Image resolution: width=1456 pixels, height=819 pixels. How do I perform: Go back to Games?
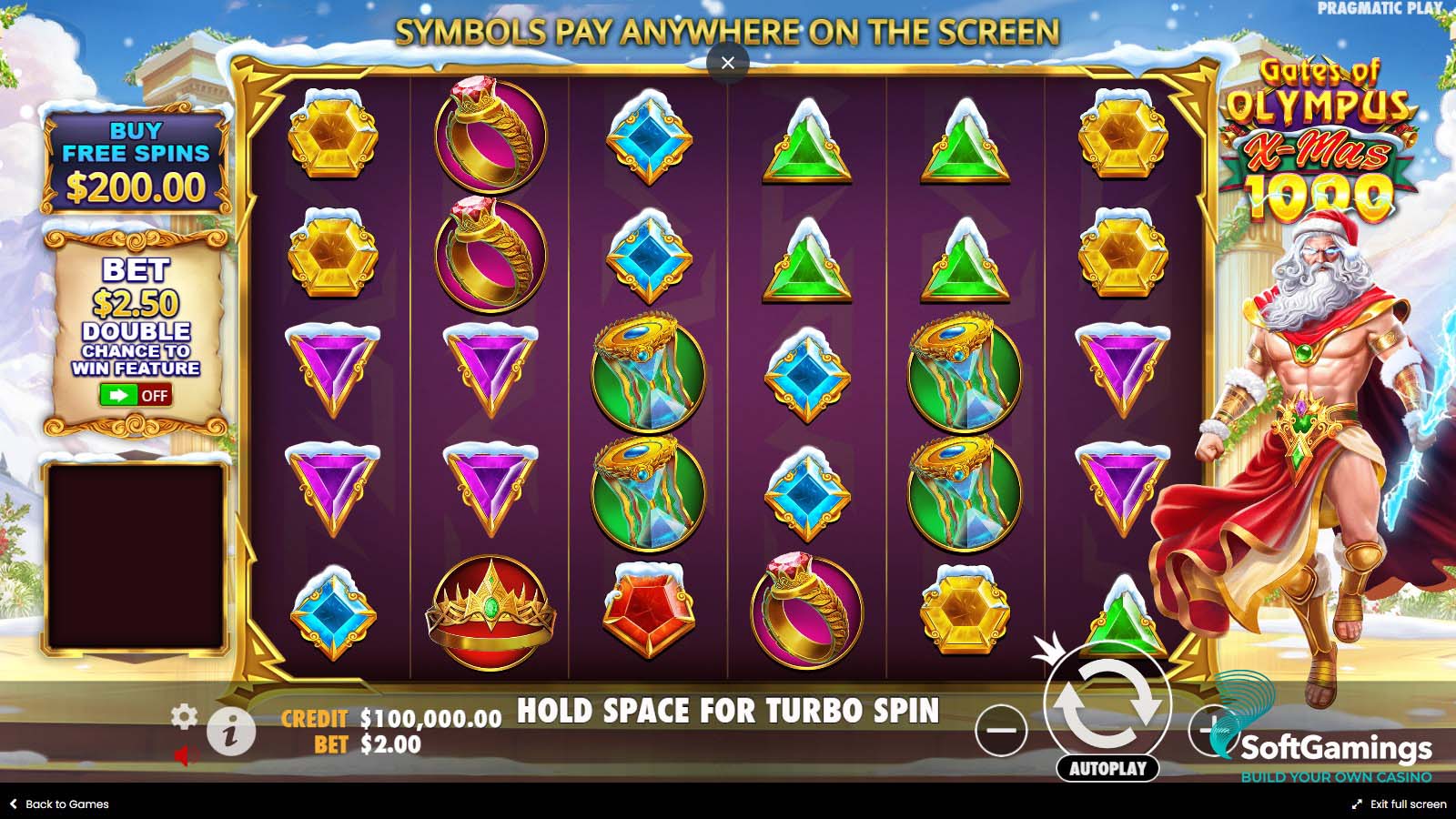click(x=59, y=804)
